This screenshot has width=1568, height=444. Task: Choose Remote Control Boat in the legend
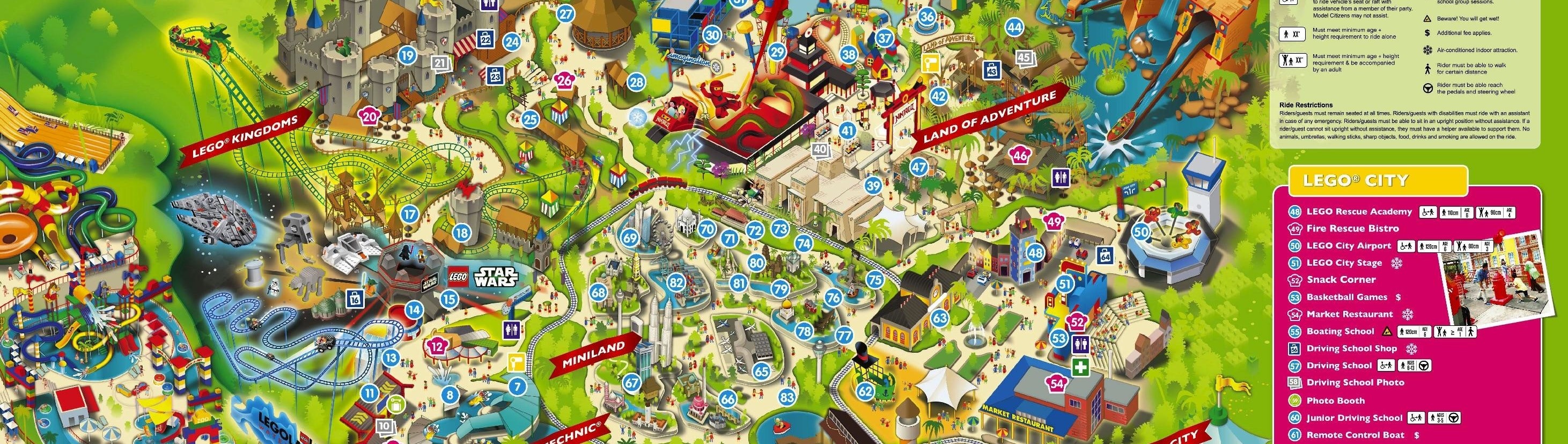pyautogui.click(x=1355, y=435)
